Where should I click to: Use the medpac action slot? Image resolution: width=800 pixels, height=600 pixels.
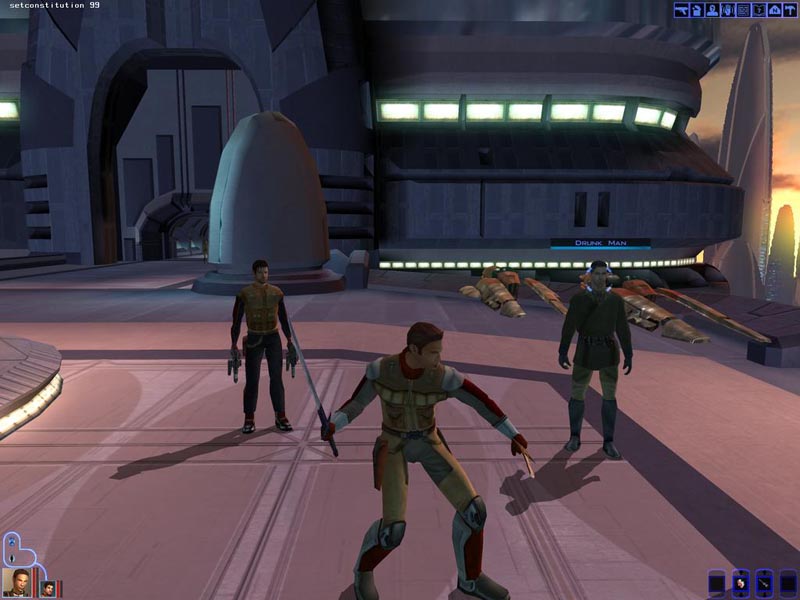(x=740, y=581)
